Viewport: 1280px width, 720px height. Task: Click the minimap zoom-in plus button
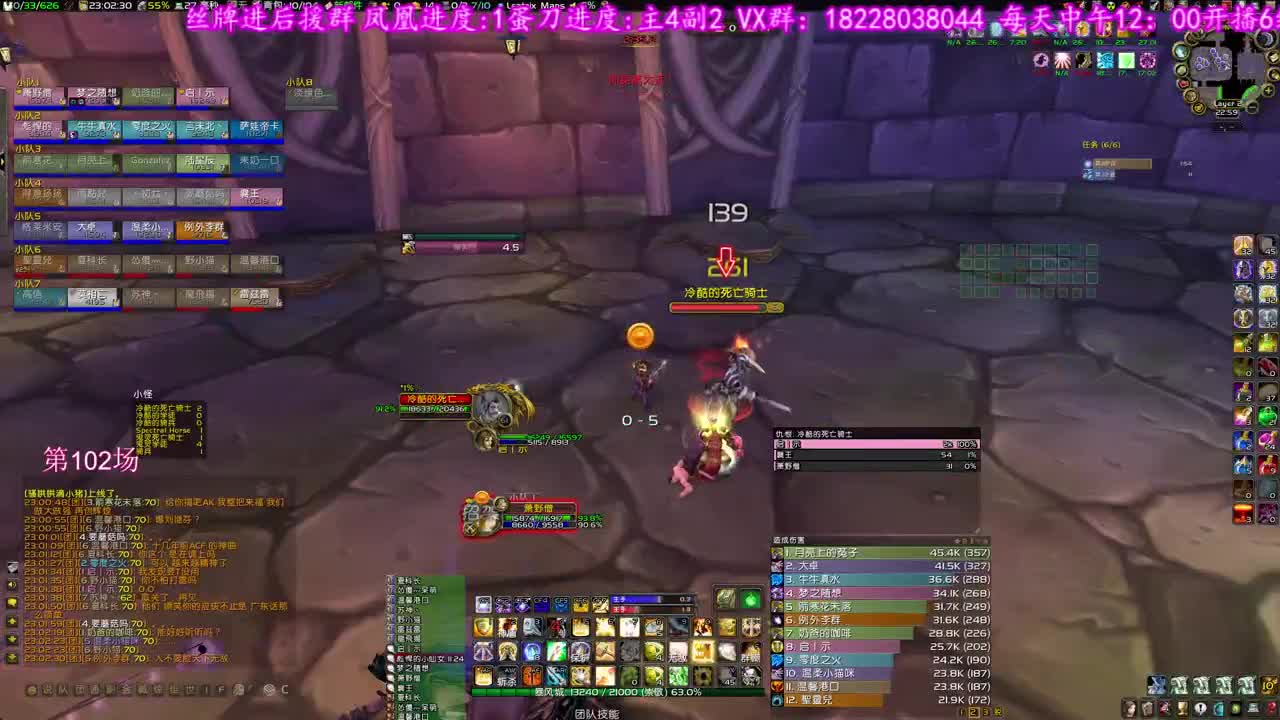pyautogui.click(x=1267, y=90)
